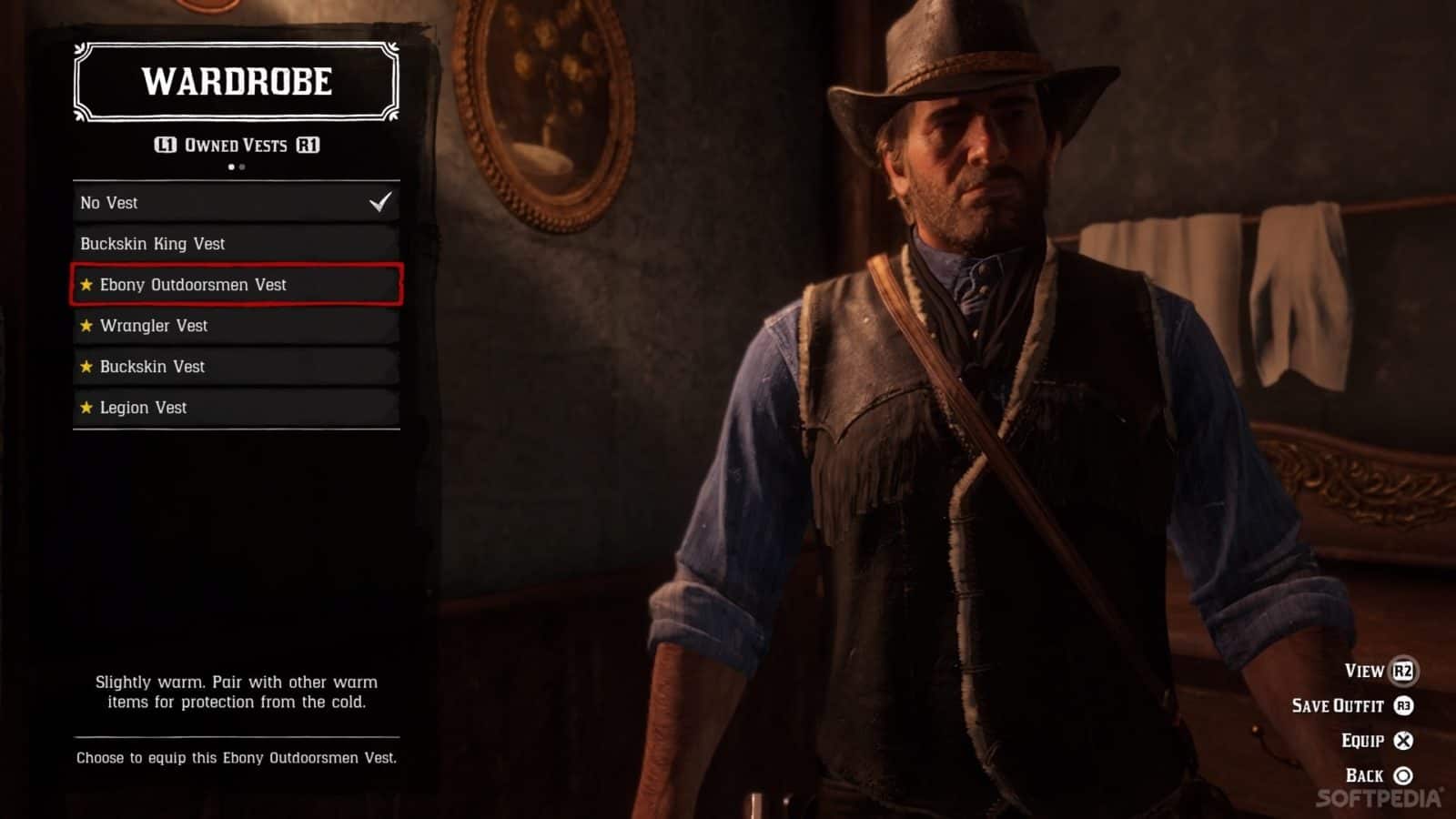Click the Equip label
The image size is (1456, 819).
1362,741
